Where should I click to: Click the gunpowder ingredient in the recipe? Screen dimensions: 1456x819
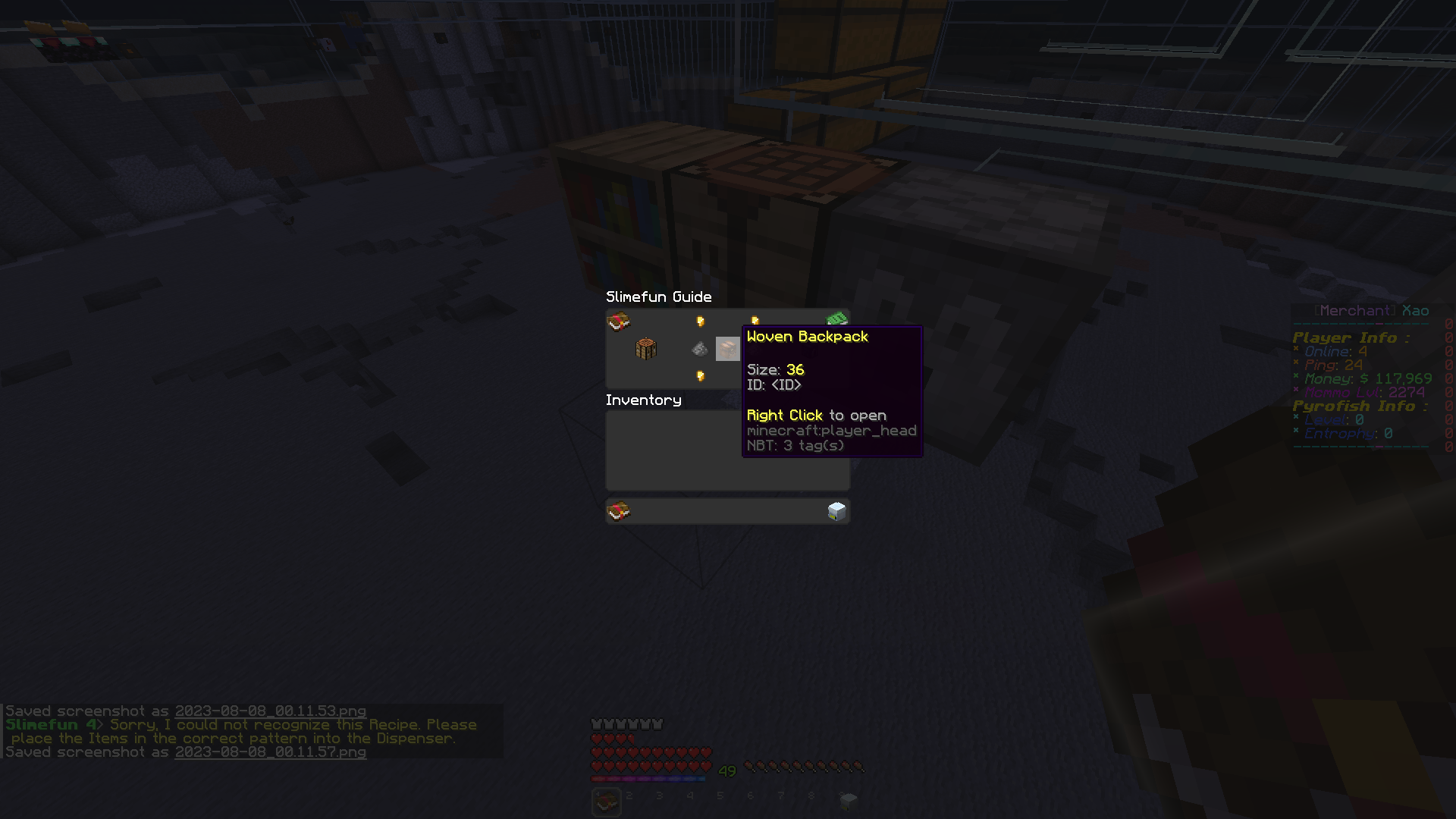click(699, 349)
